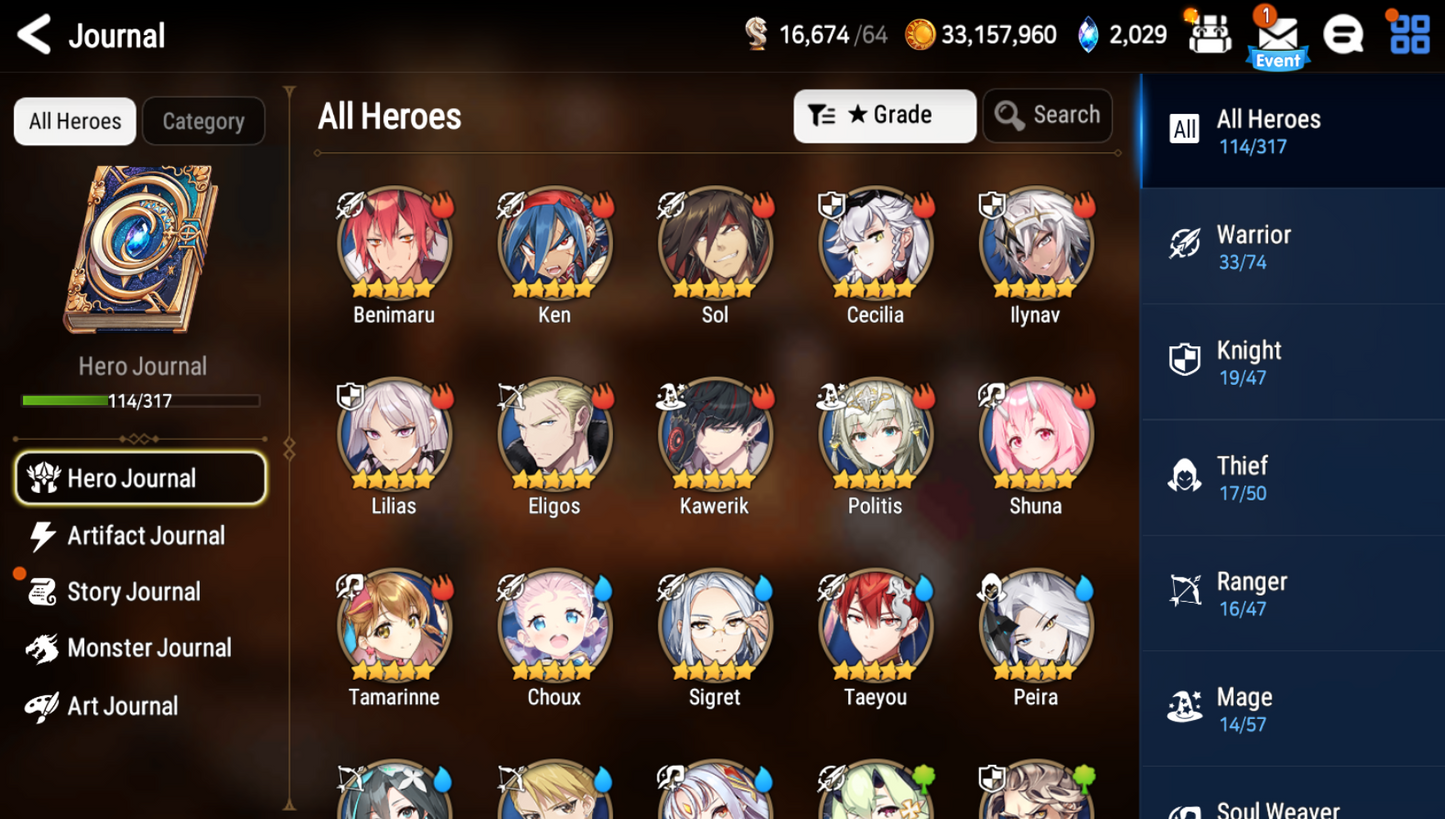The width and height of the screenshot is (1445, 819).
Task: Switch to the Ranger tab
Action: [x=1291, y=592]
